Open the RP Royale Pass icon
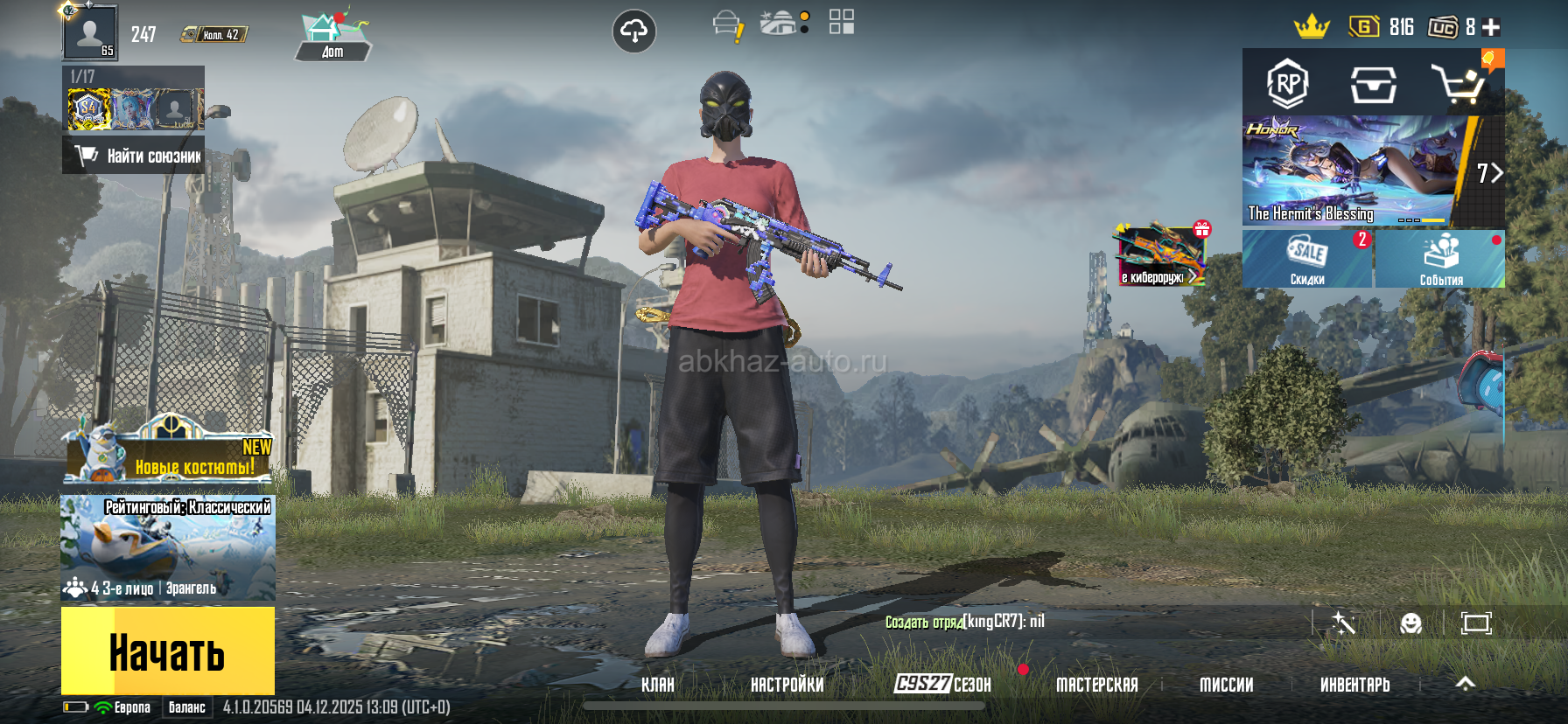Image resolution: width=1568 pixels, height=724 pixels. tap(1287, 84)
